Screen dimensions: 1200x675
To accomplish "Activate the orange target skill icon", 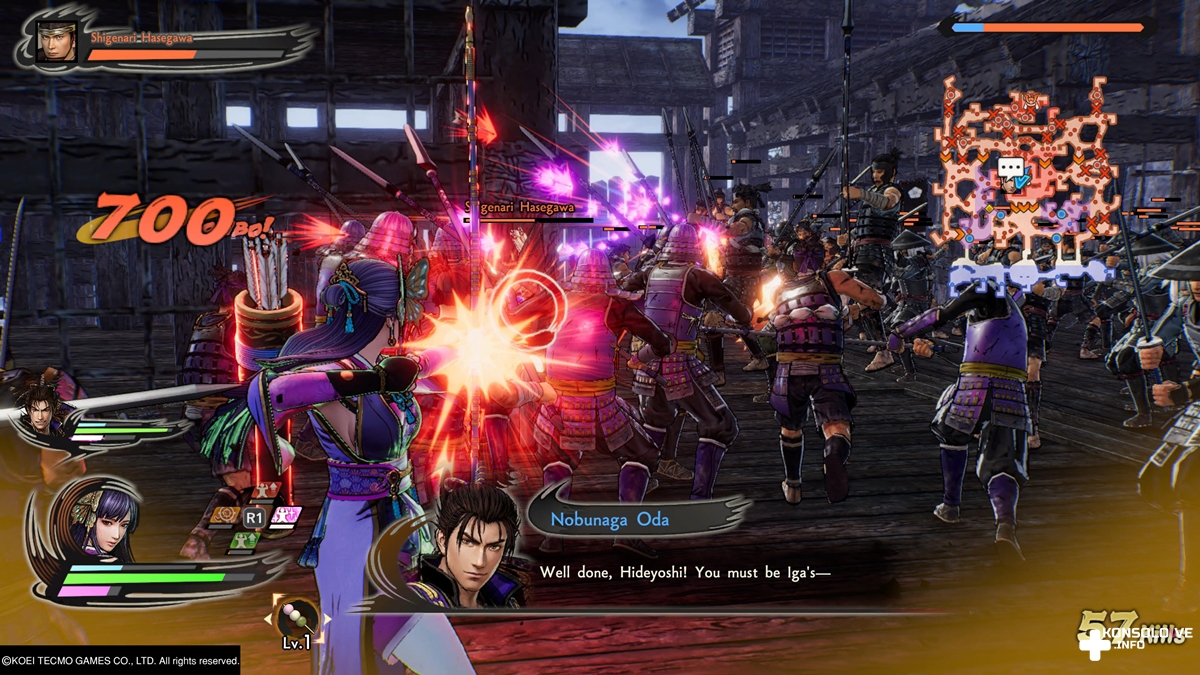I will 223,516.
